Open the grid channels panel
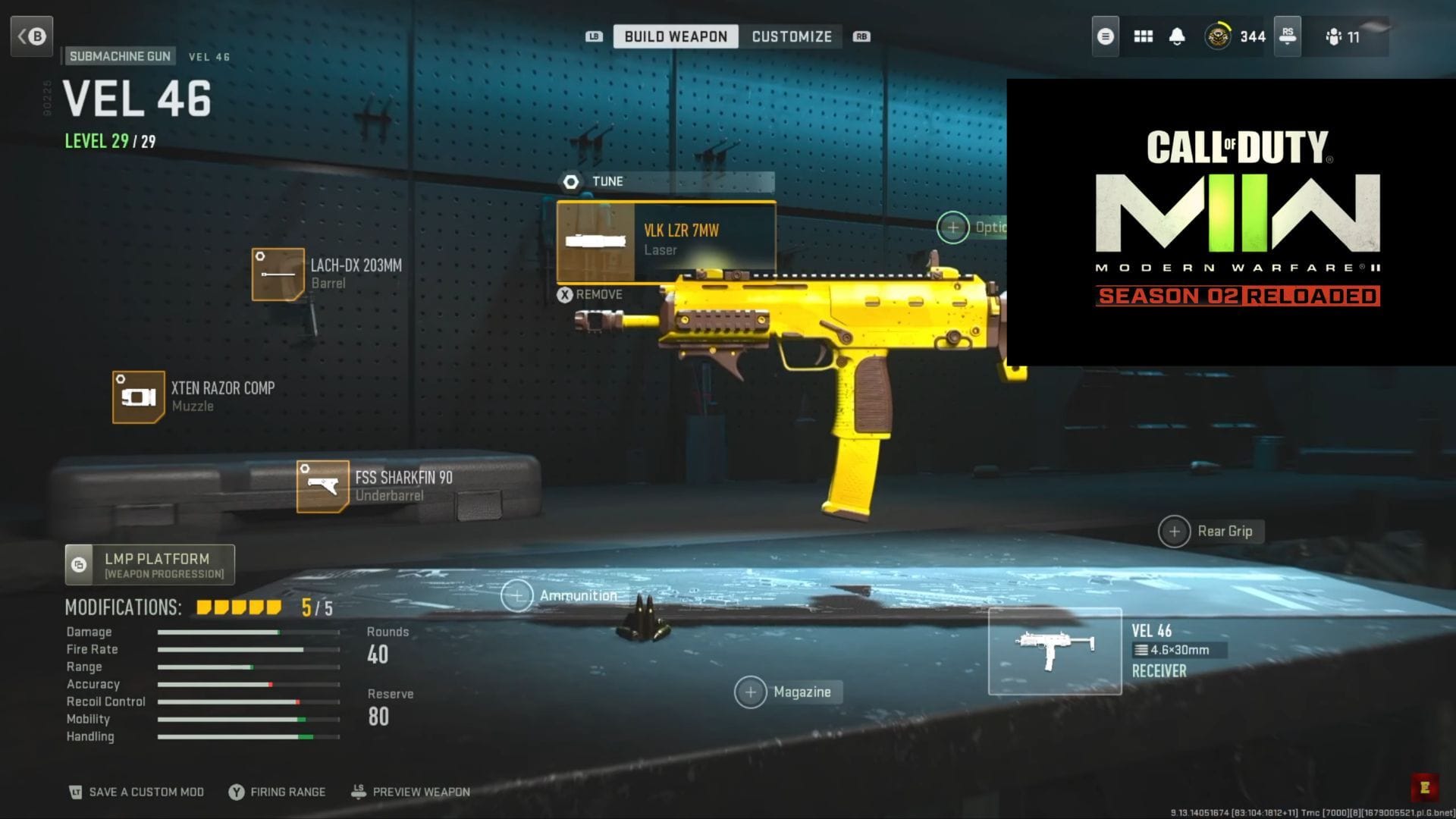The height and width of the screenshot is (819, 1456). tap(1142, 36)
